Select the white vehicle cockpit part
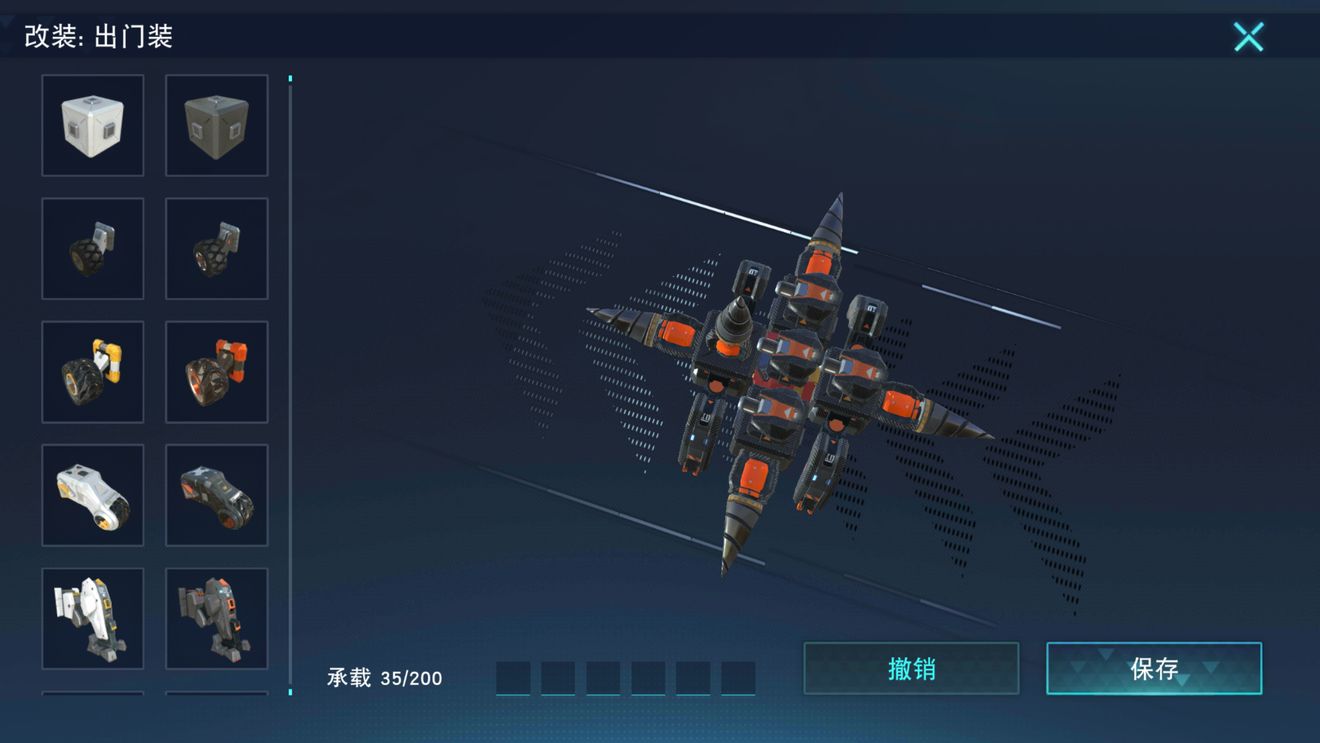The width and height of the screenshot is (1320, 743). pyautogui.click(x=92, y=495)
